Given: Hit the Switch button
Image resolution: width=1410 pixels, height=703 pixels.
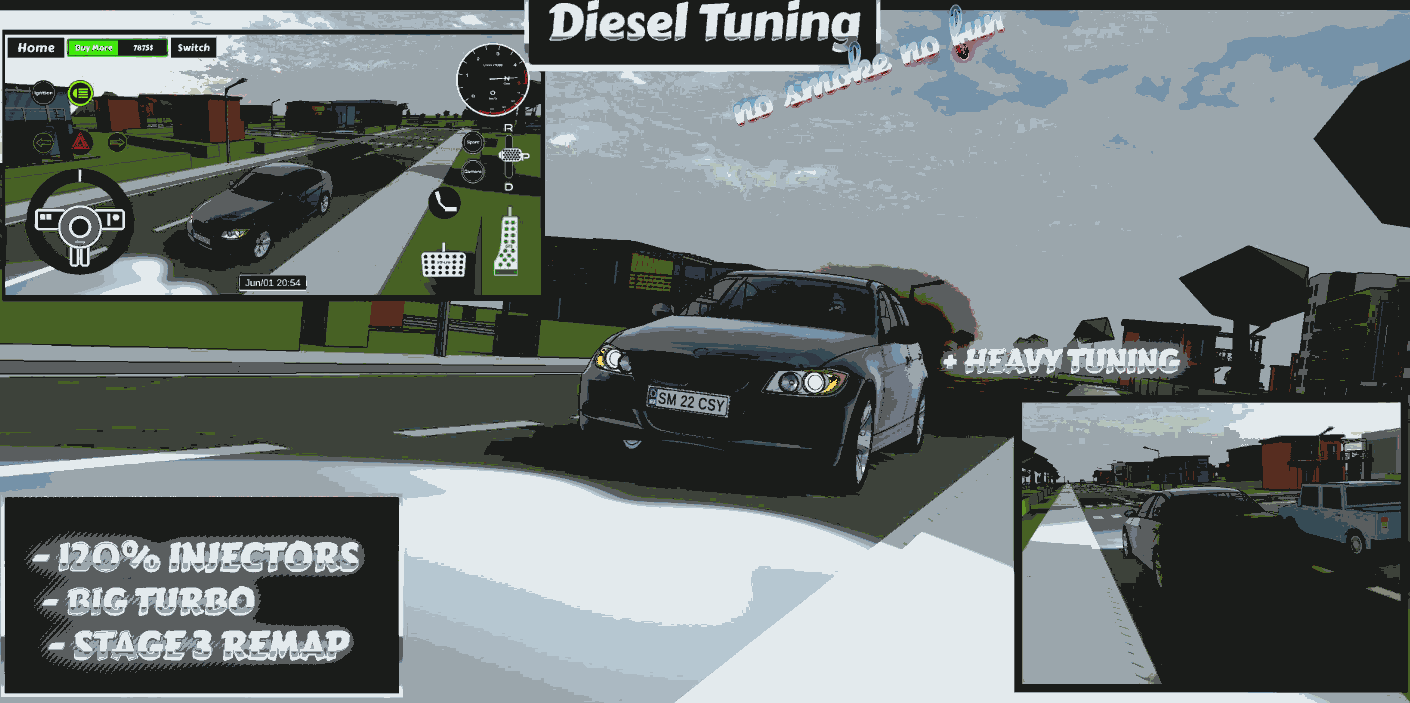Looking at the screenshot, I should click(x=193, y=48).
